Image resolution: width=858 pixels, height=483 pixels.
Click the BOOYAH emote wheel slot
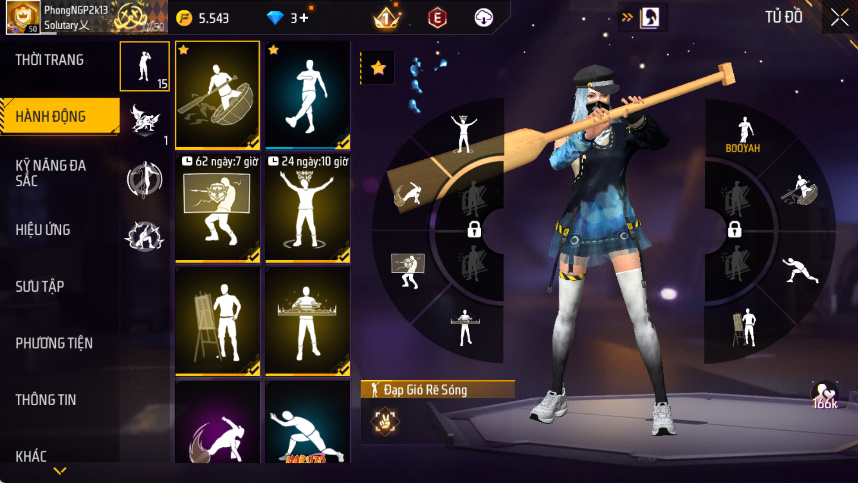point(743,136)
